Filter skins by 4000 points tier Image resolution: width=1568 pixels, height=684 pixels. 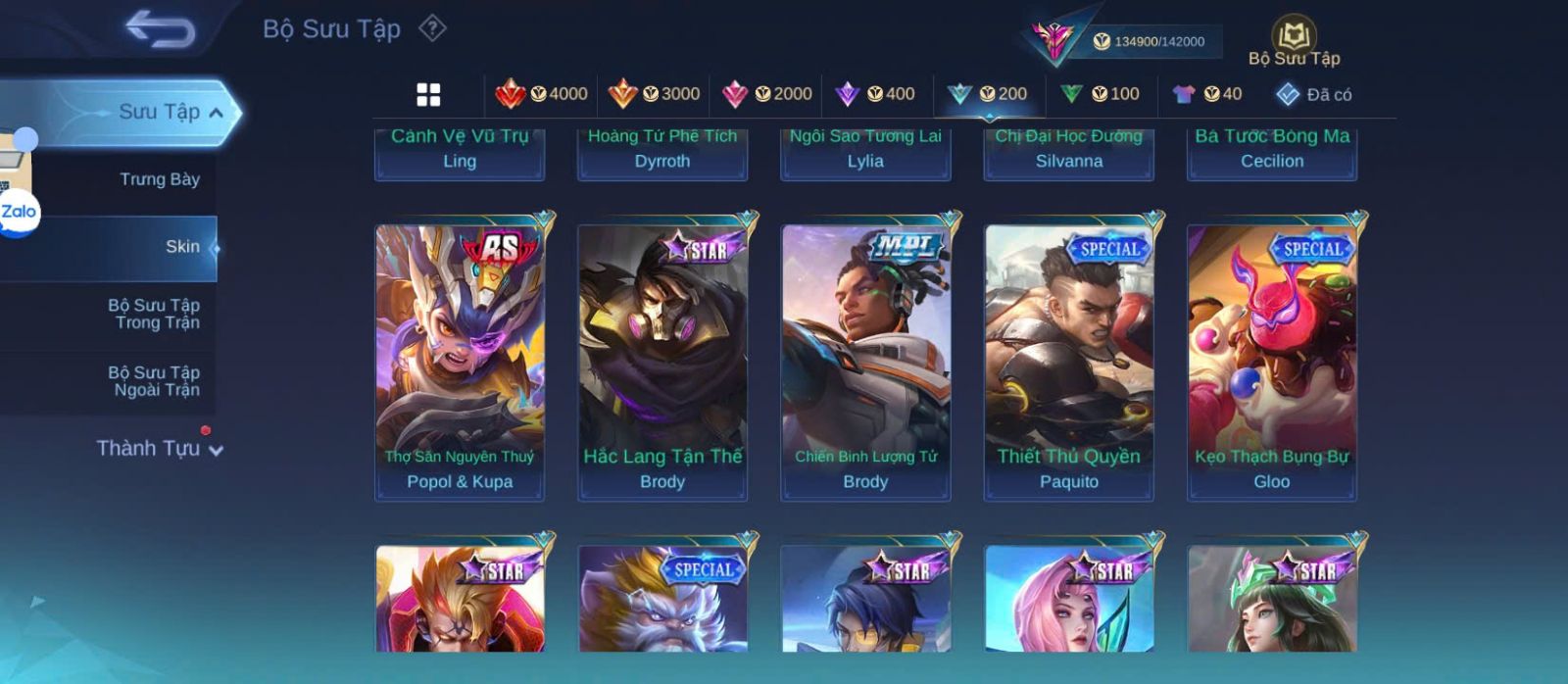pos(541,94)
